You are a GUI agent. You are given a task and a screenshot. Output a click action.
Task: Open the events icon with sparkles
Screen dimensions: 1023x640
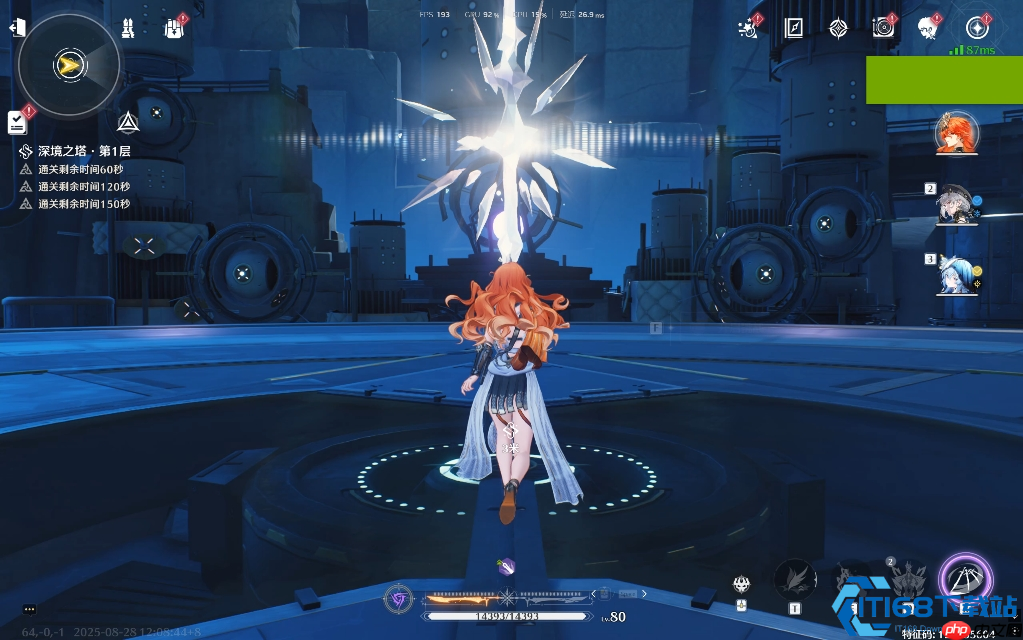[747, 28]
